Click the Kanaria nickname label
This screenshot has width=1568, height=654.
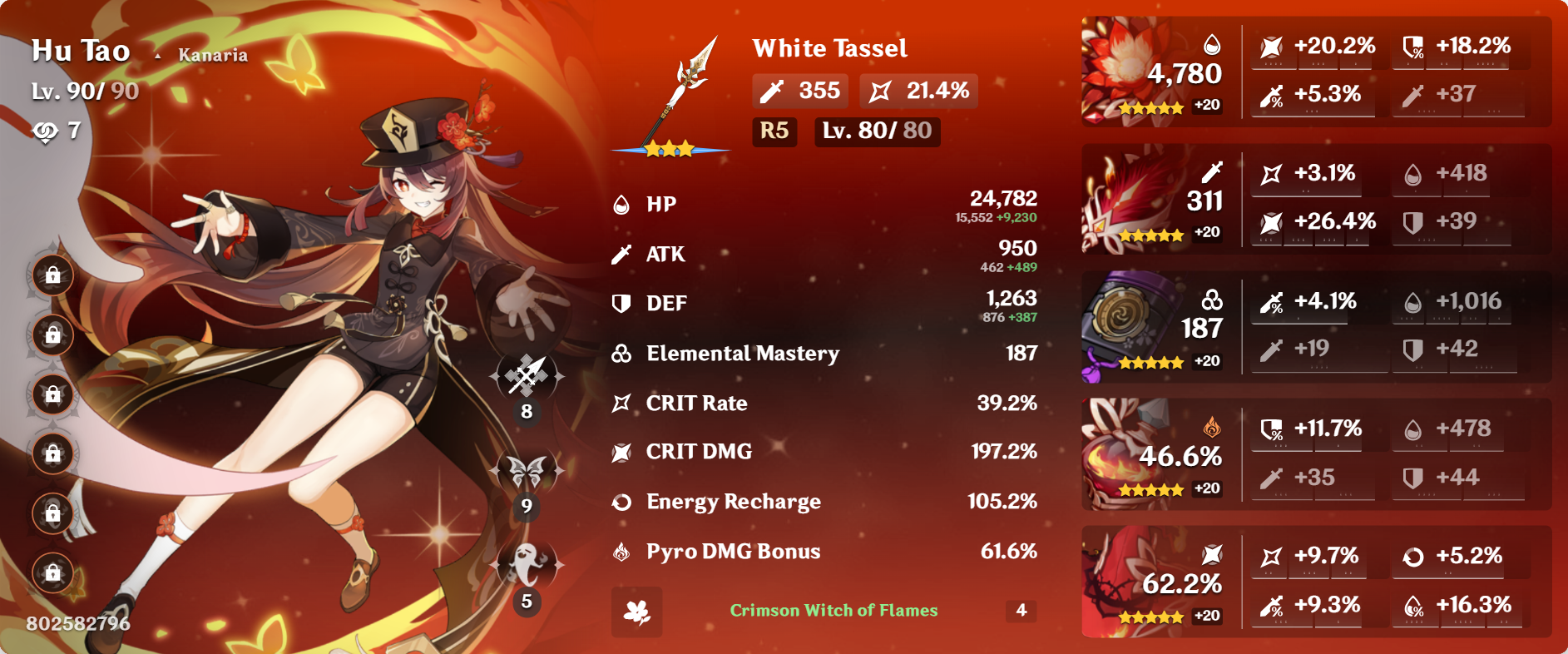[213, 55]
